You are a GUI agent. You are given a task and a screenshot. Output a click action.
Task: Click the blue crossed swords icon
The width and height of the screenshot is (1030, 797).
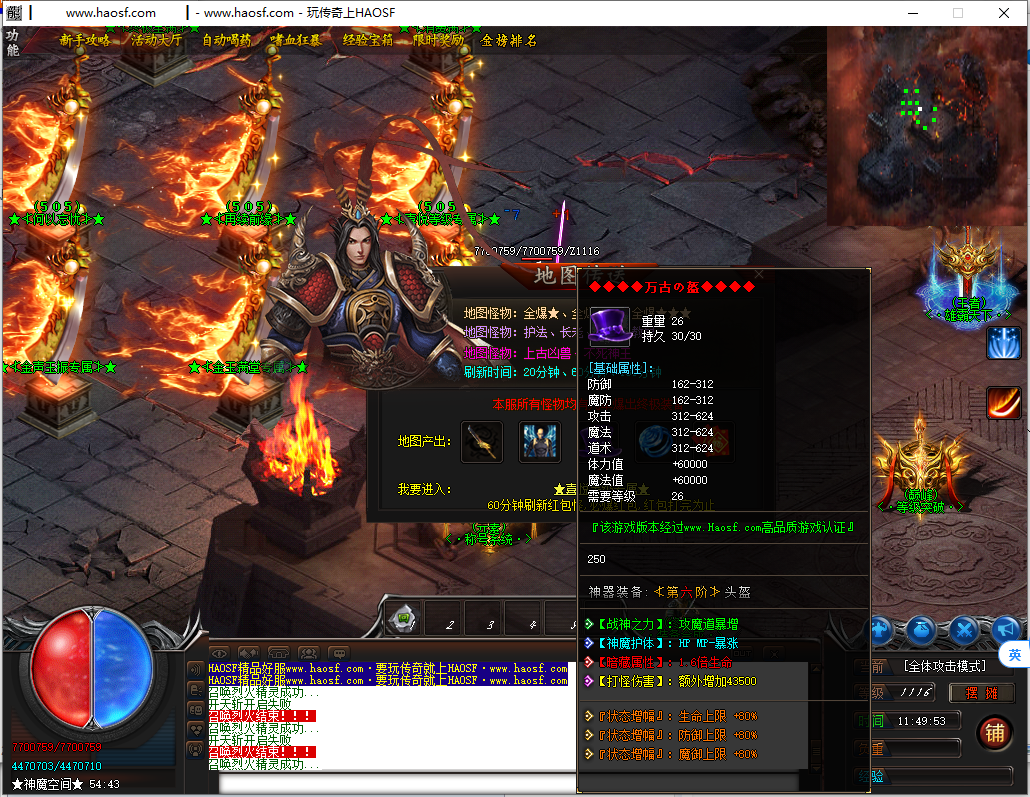pyautogui.click(x=964, y=629)
